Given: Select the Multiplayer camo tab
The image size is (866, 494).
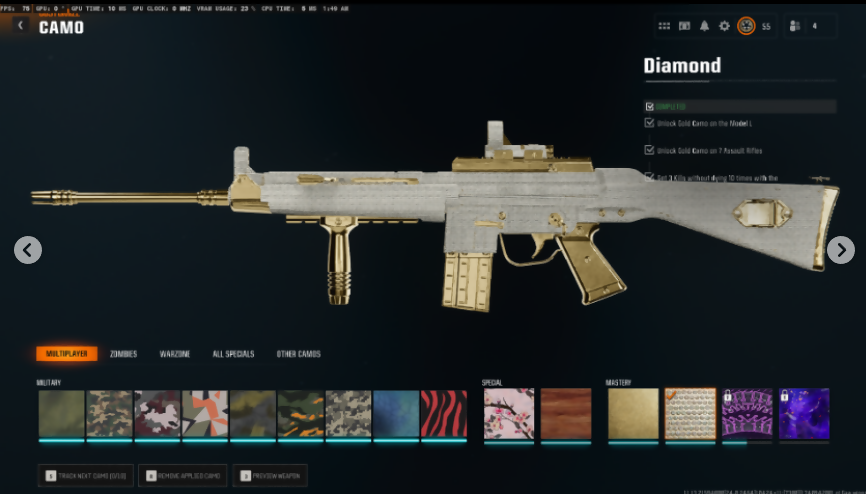Looking at the screenshot, I should pyautogui.click(x=66, y=354).
